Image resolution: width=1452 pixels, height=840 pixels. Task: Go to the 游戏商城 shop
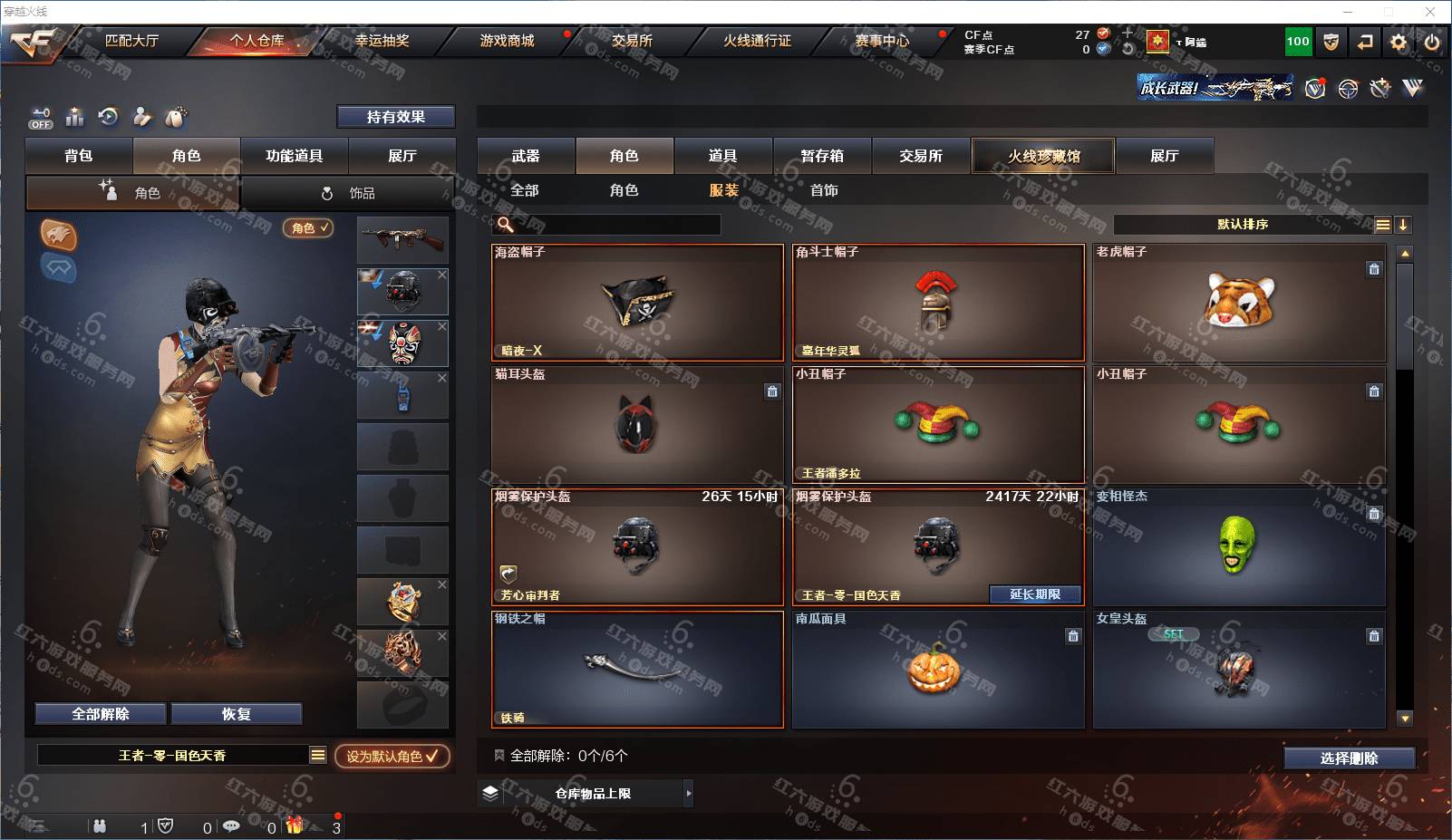[507, 41]
